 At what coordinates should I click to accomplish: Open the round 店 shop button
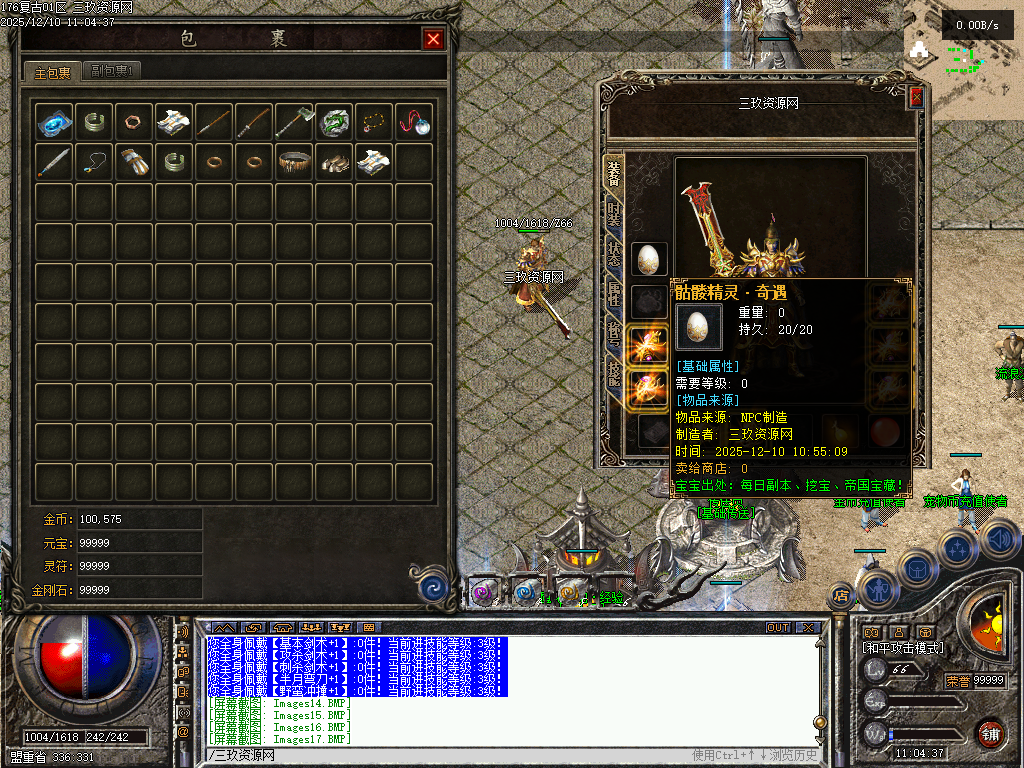tap(841, 596)
